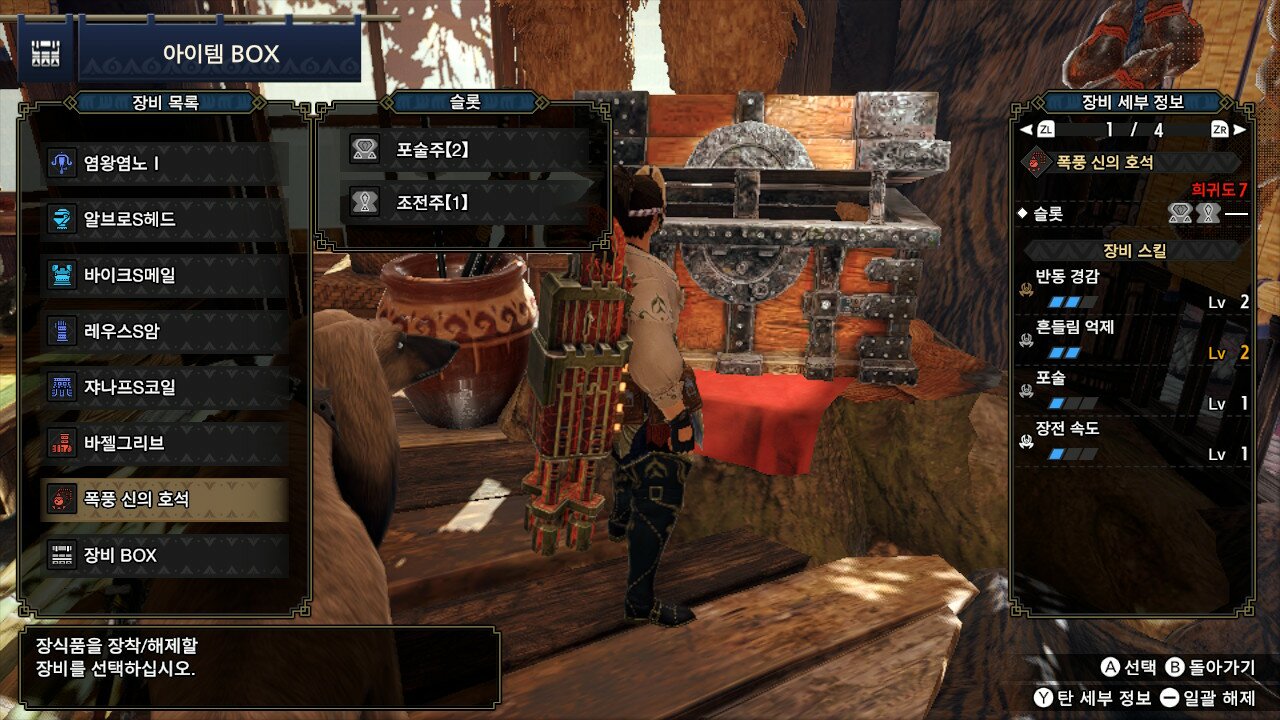
Task: Go to previous equipment detail page arrow
Action: [1025, 129]
